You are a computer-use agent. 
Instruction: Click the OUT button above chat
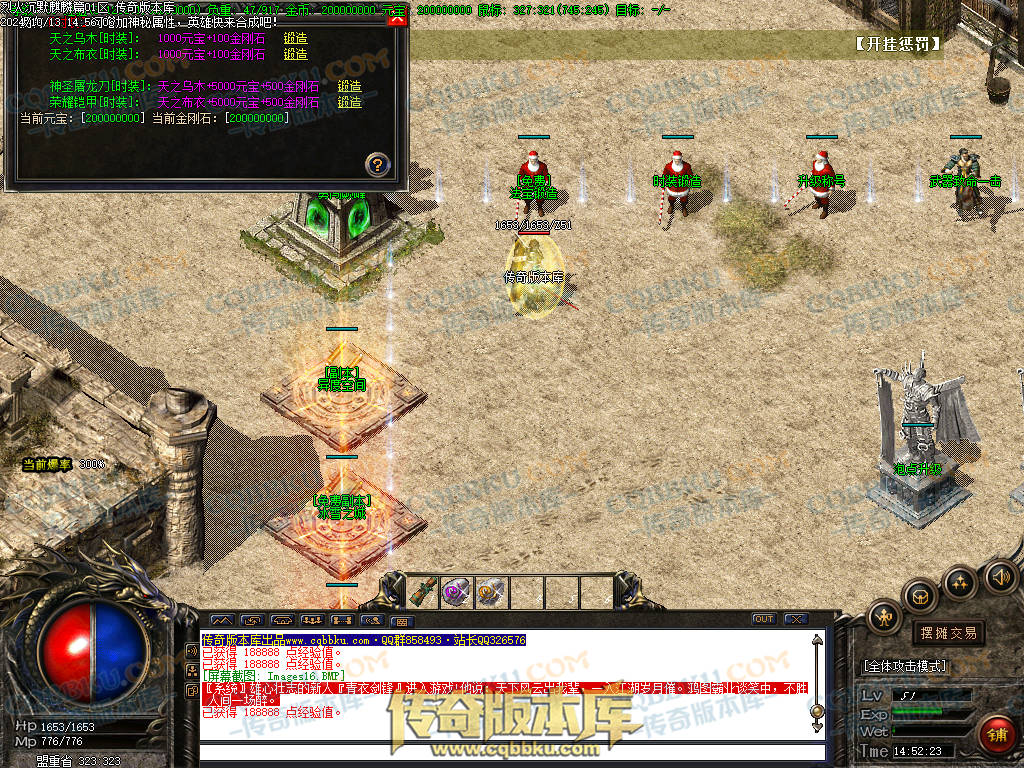(x=764, y=619)
